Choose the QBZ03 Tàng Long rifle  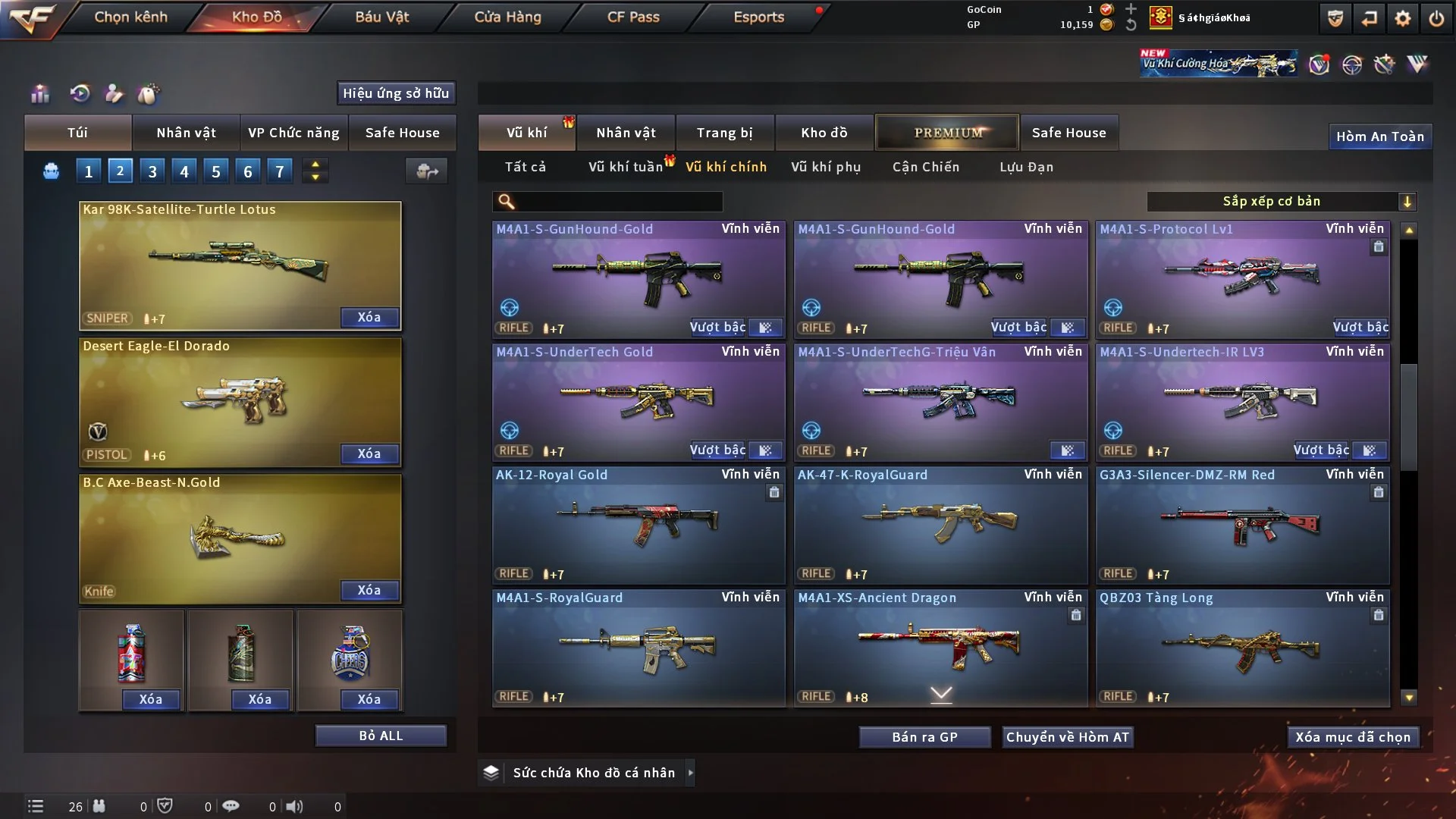click(x=1242, y=648)
